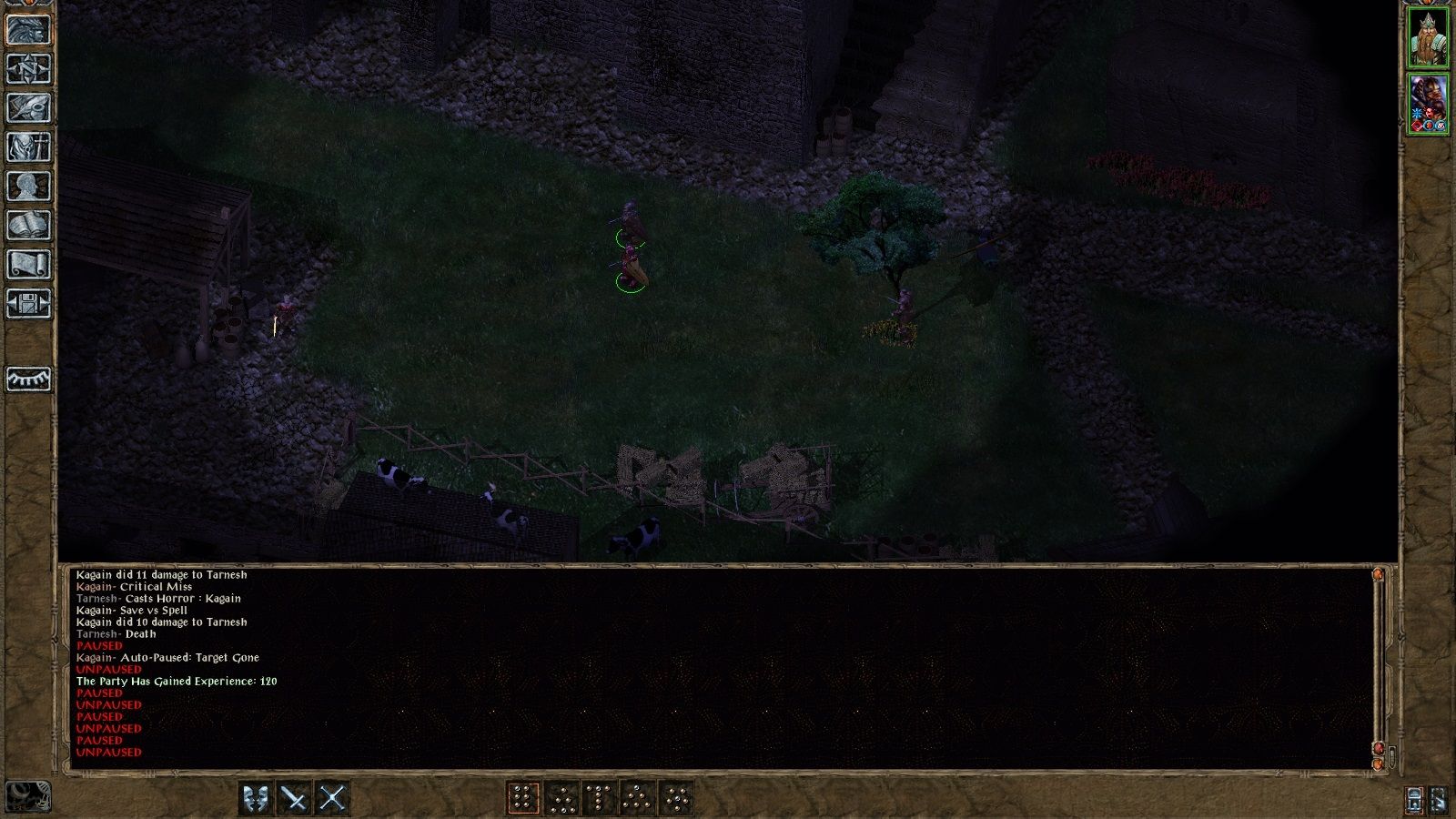Expand the message log with the upper red arrow
The image size is (1456, 819).
point(1379,575)
